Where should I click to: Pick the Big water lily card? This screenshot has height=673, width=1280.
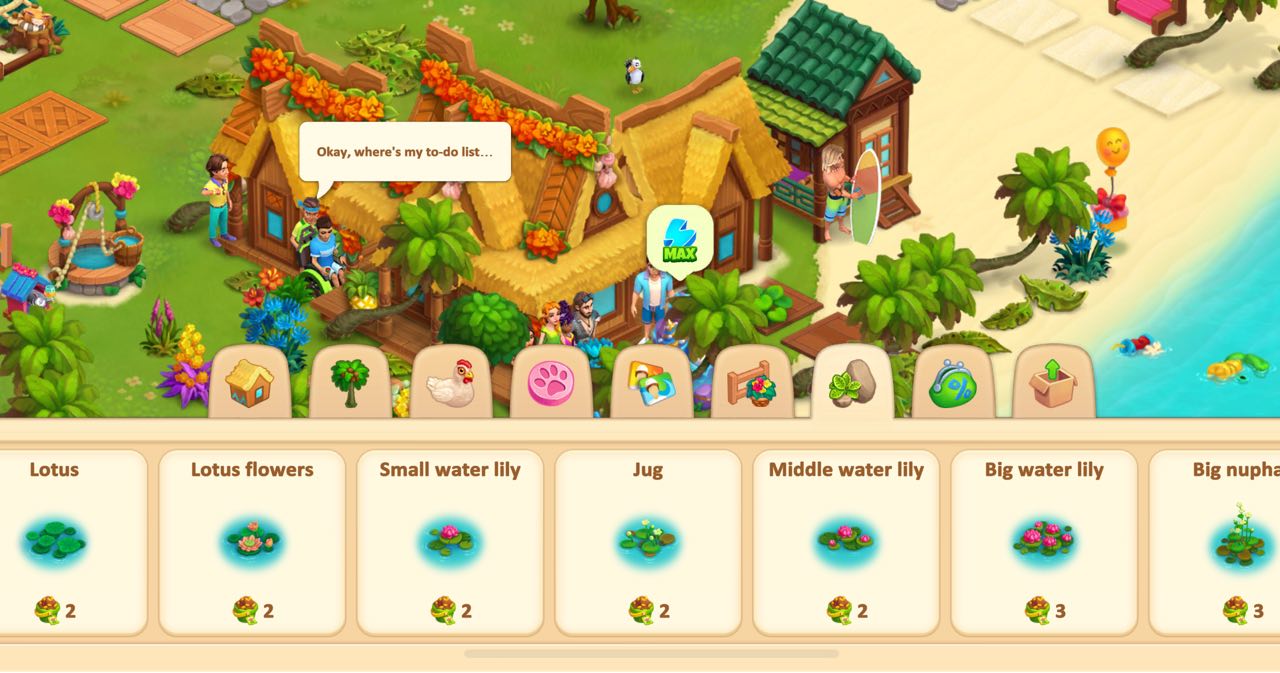pyautogui.click(x=1044, y=541)
